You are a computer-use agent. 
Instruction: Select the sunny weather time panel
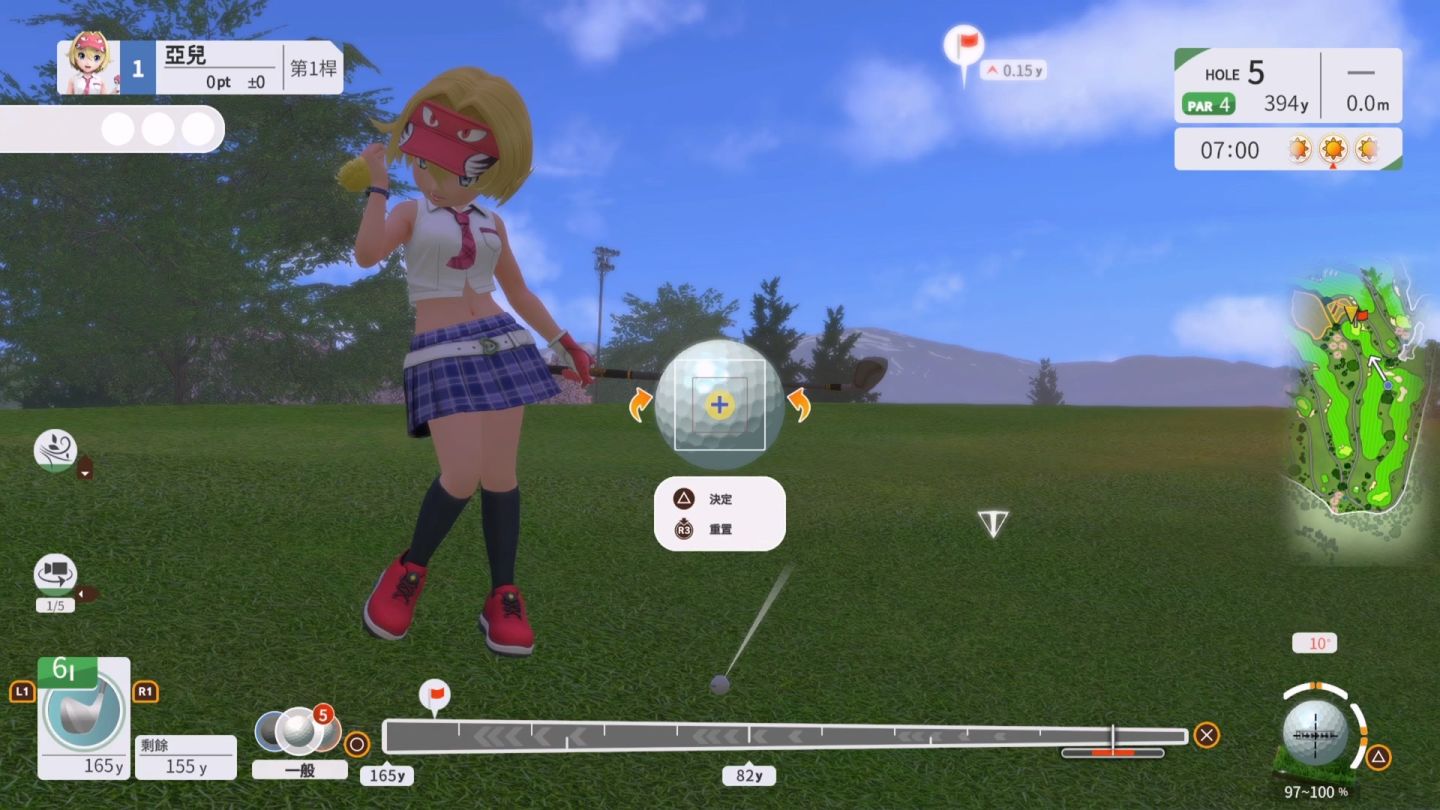click(1288, 150)
